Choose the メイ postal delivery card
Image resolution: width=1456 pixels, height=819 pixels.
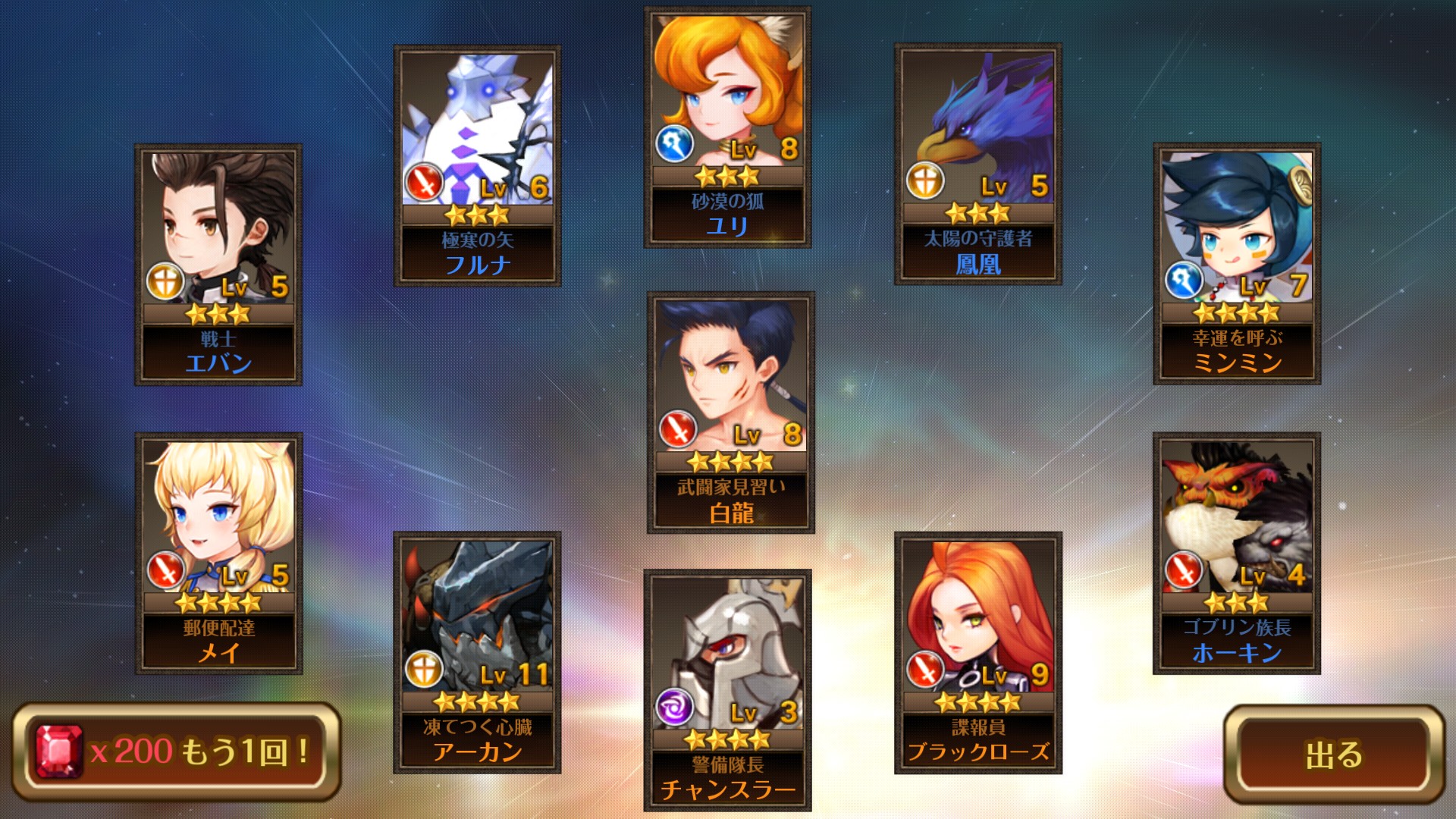point(218,554)
